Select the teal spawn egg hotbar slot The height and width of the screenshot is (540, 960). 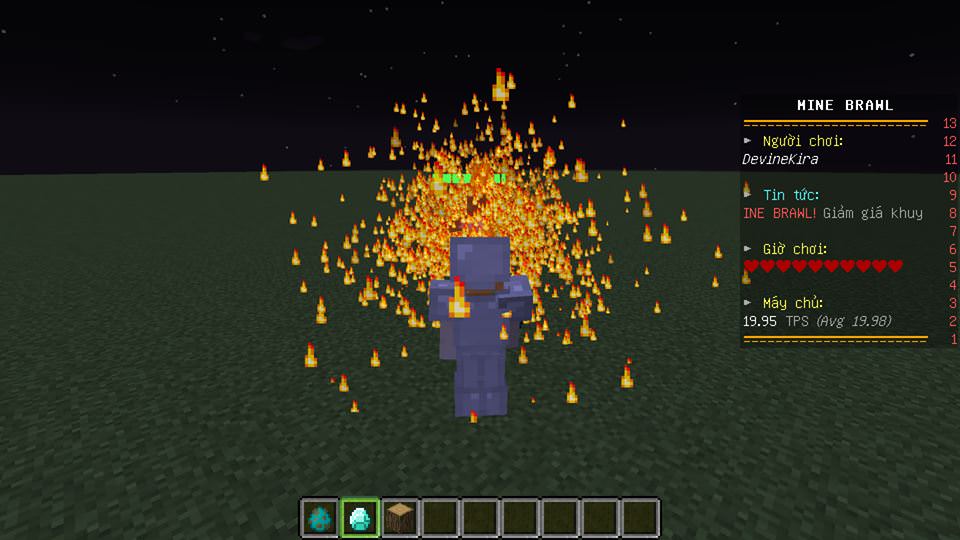320,518
